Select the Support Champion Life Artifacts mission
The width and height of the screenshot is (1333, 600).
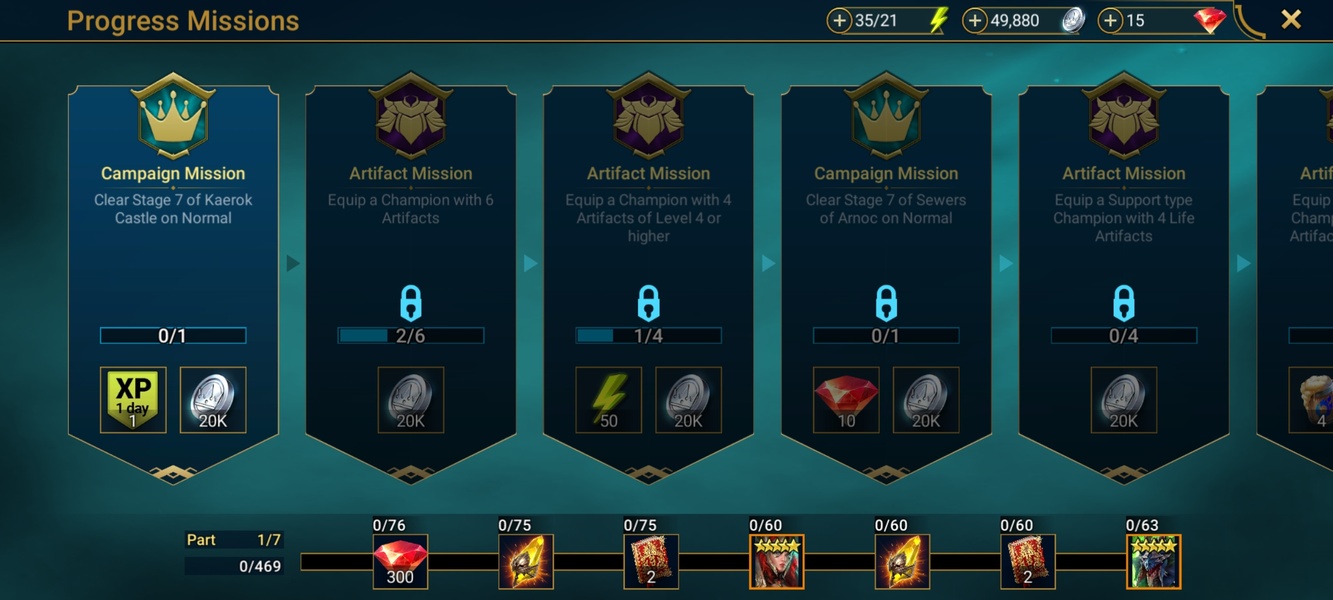tap(1123, 270)
